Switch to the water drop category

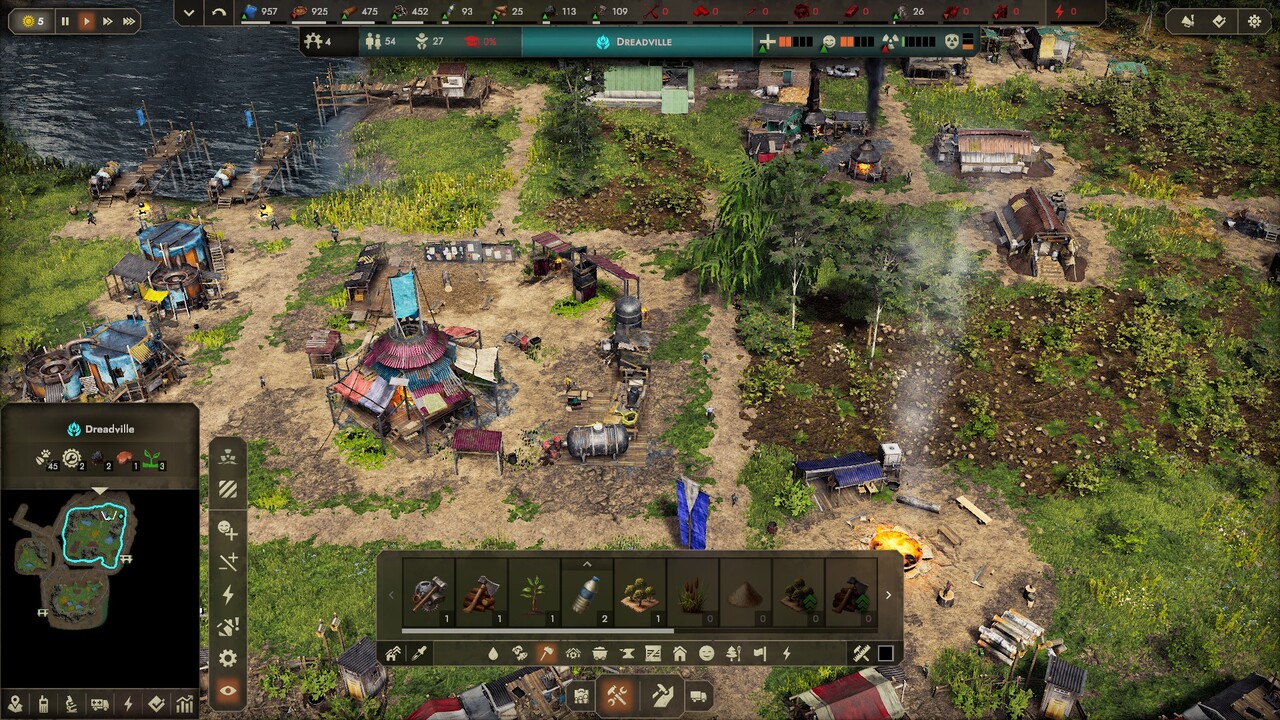(x=492, y=653)
